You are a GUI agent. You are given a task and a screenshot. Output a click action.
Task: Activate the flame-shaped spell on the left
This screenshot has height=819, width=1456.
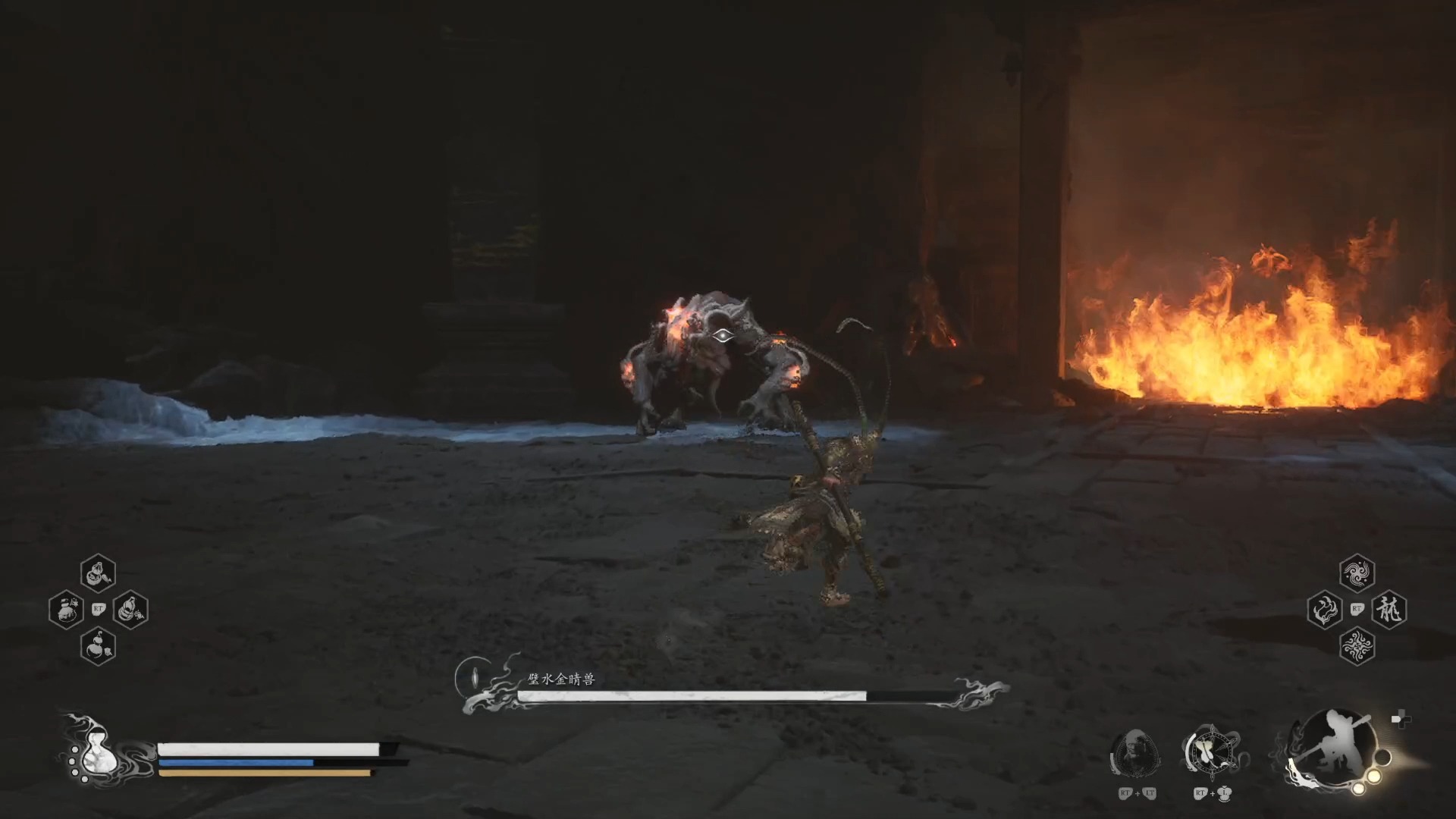tap(1325, 610)
